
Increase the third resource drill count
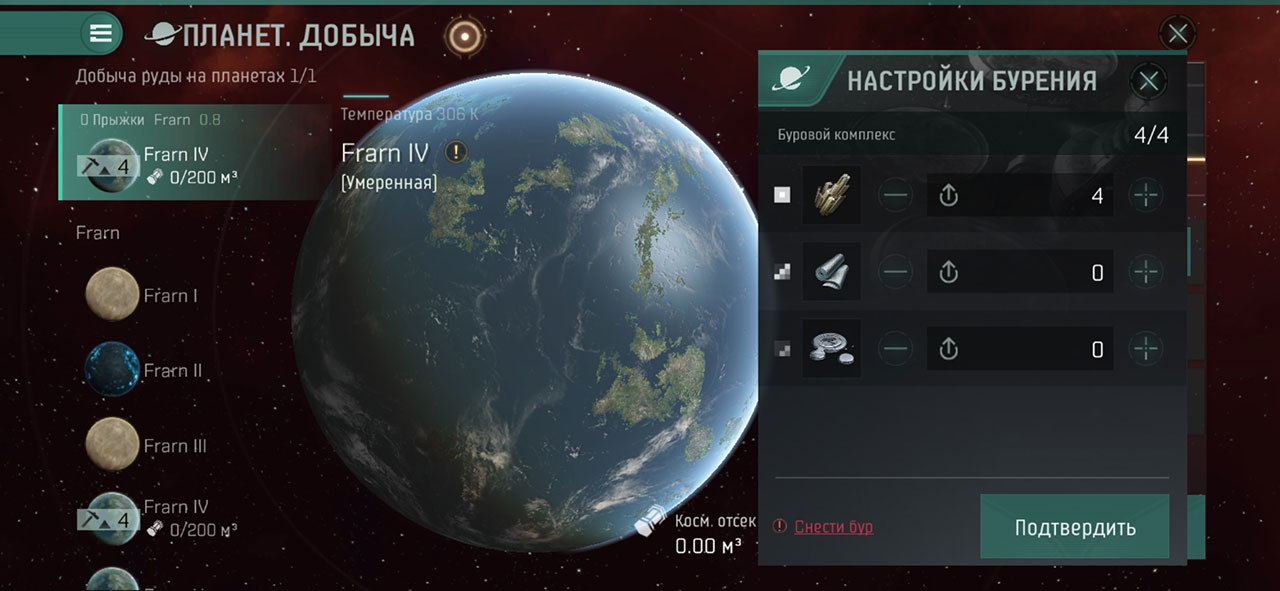1146,349
